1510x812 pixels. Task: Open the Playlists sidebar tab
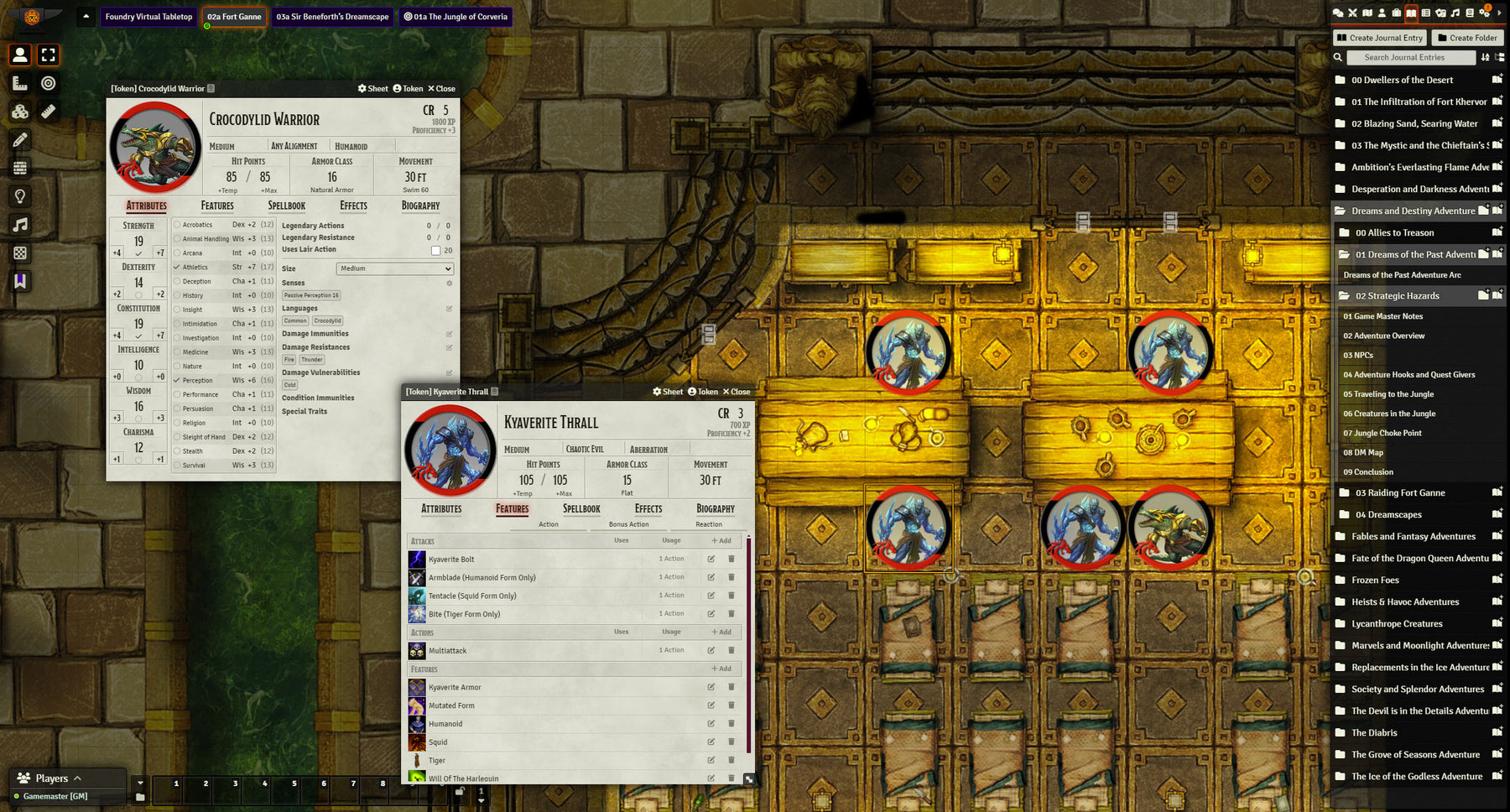tap(1455, 13)
